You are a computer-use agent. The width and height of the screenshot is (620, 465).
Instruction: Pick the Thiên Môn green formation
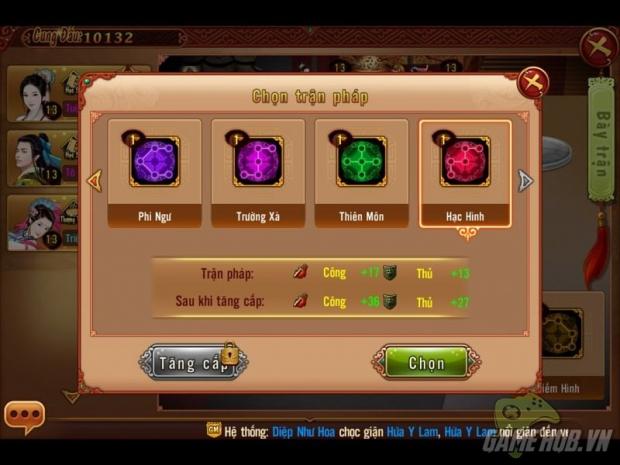click(x=361, y=172)
